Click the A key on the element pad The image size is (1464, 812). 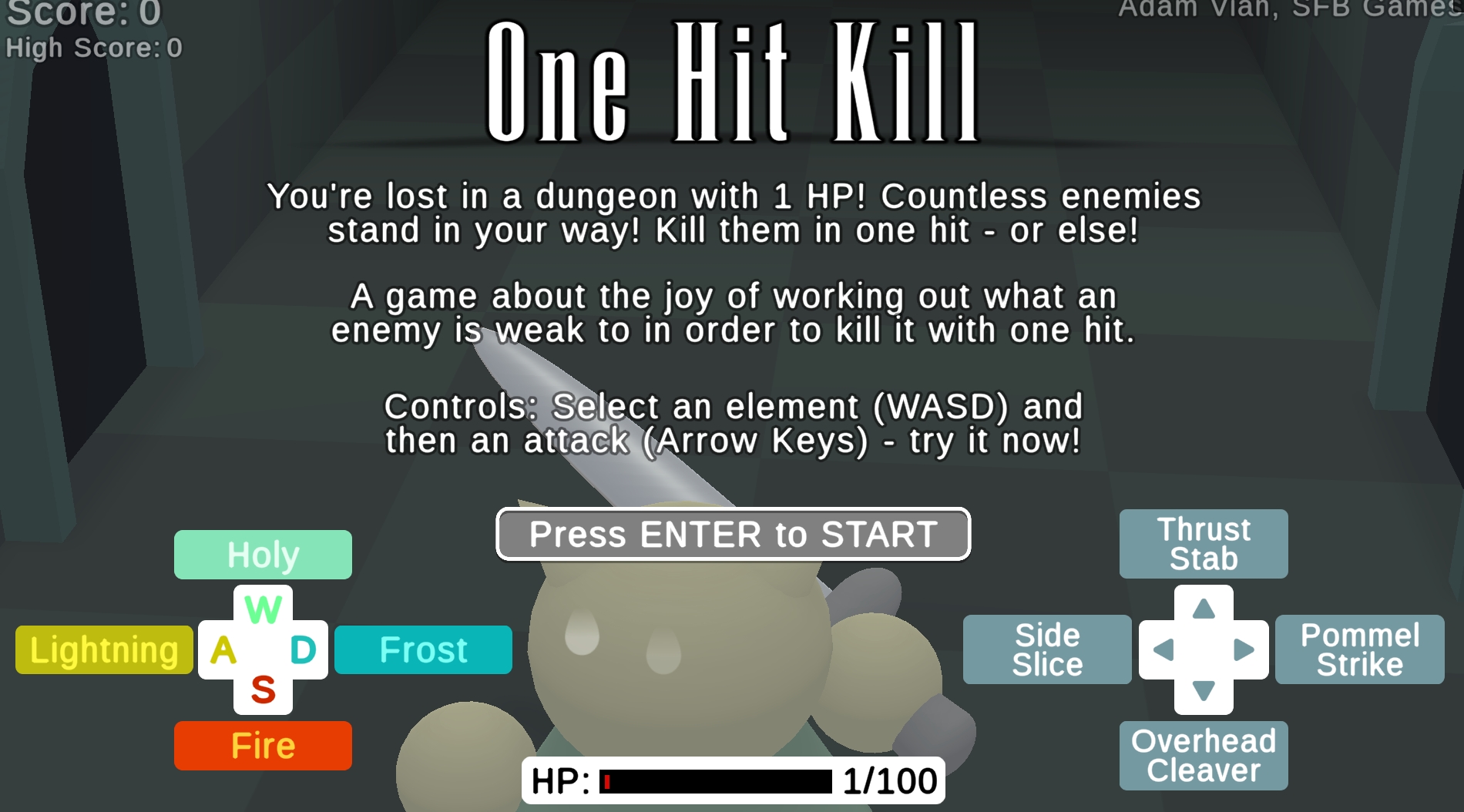pos(223,649)
